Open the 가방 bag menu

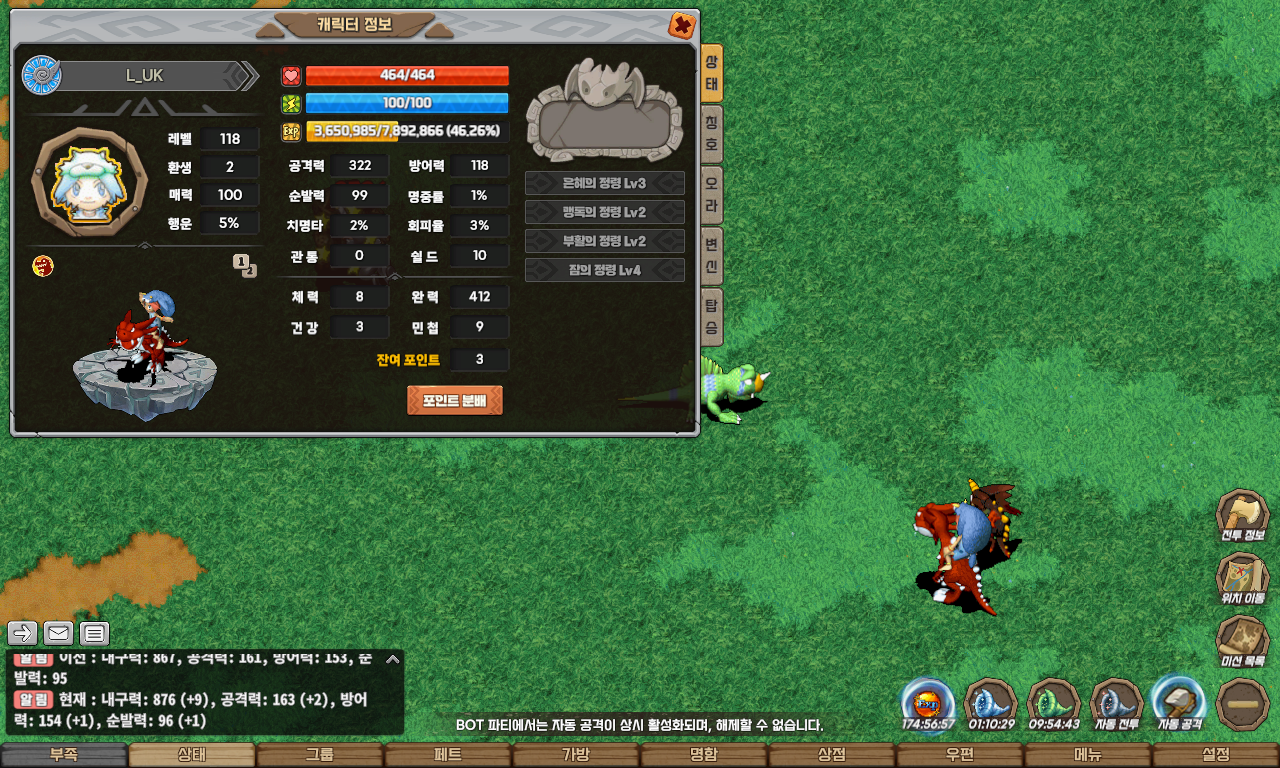tap(576, 755)
